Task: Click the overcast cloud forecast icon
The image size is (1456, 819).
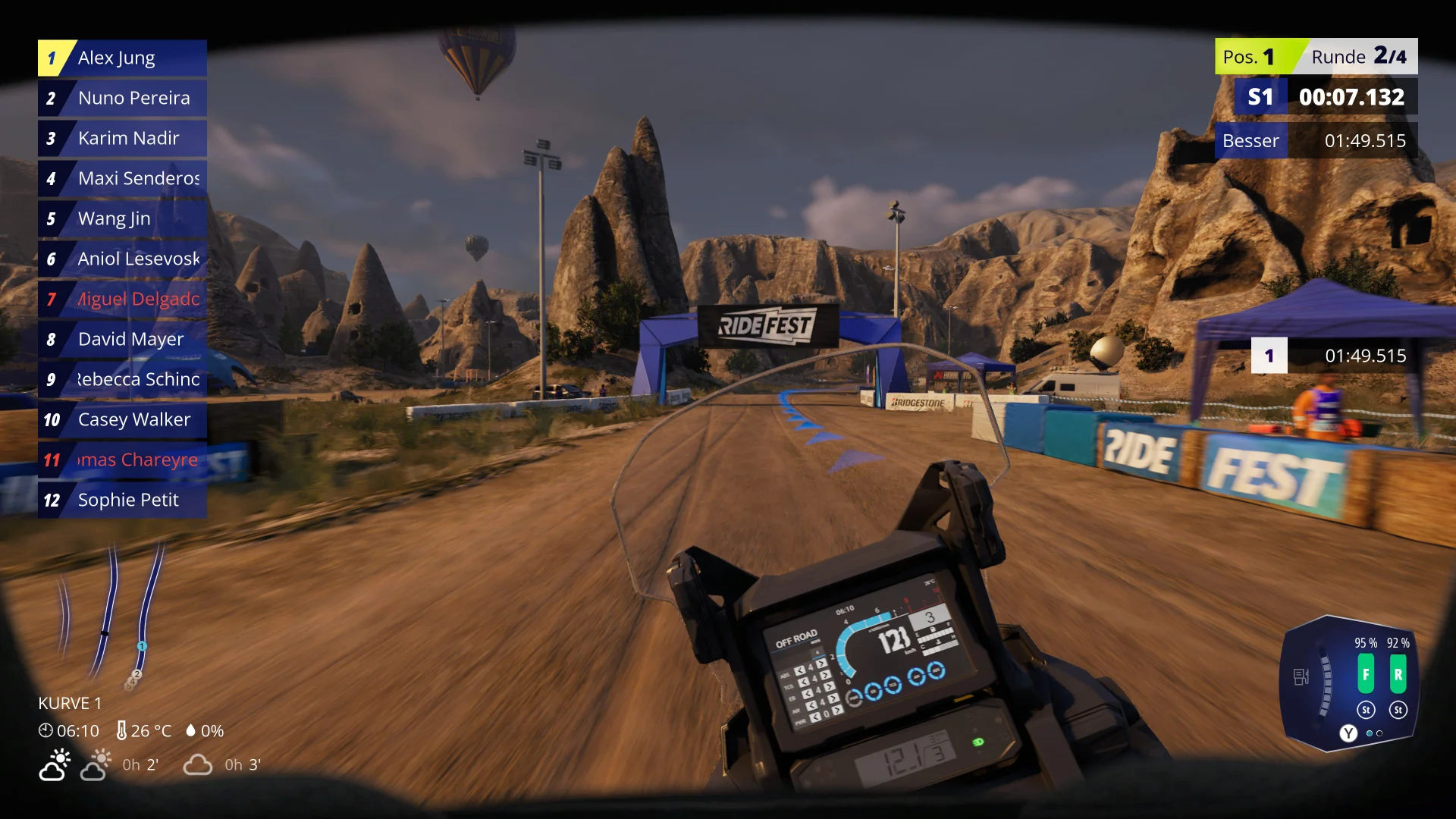Action: [x=198, y=764]
